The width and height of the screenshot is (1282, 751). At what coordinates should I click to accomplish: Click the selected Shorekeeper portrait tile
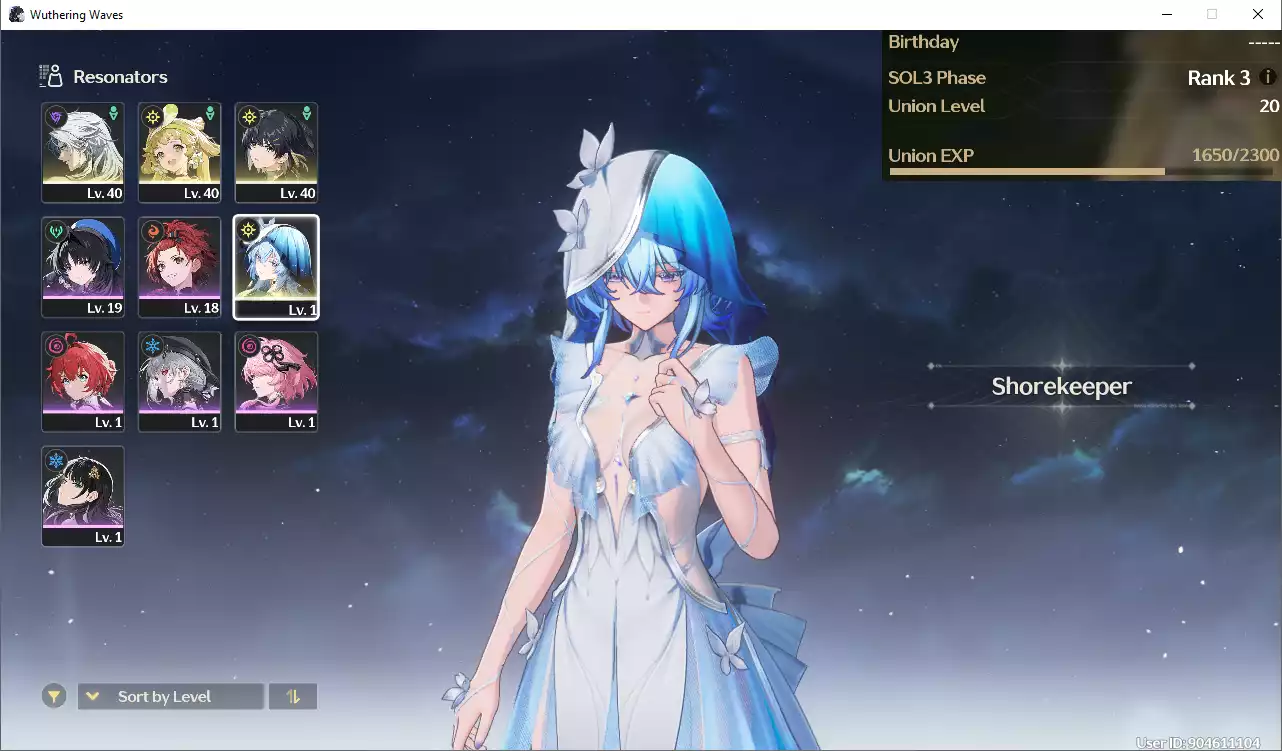coord(276,267)
